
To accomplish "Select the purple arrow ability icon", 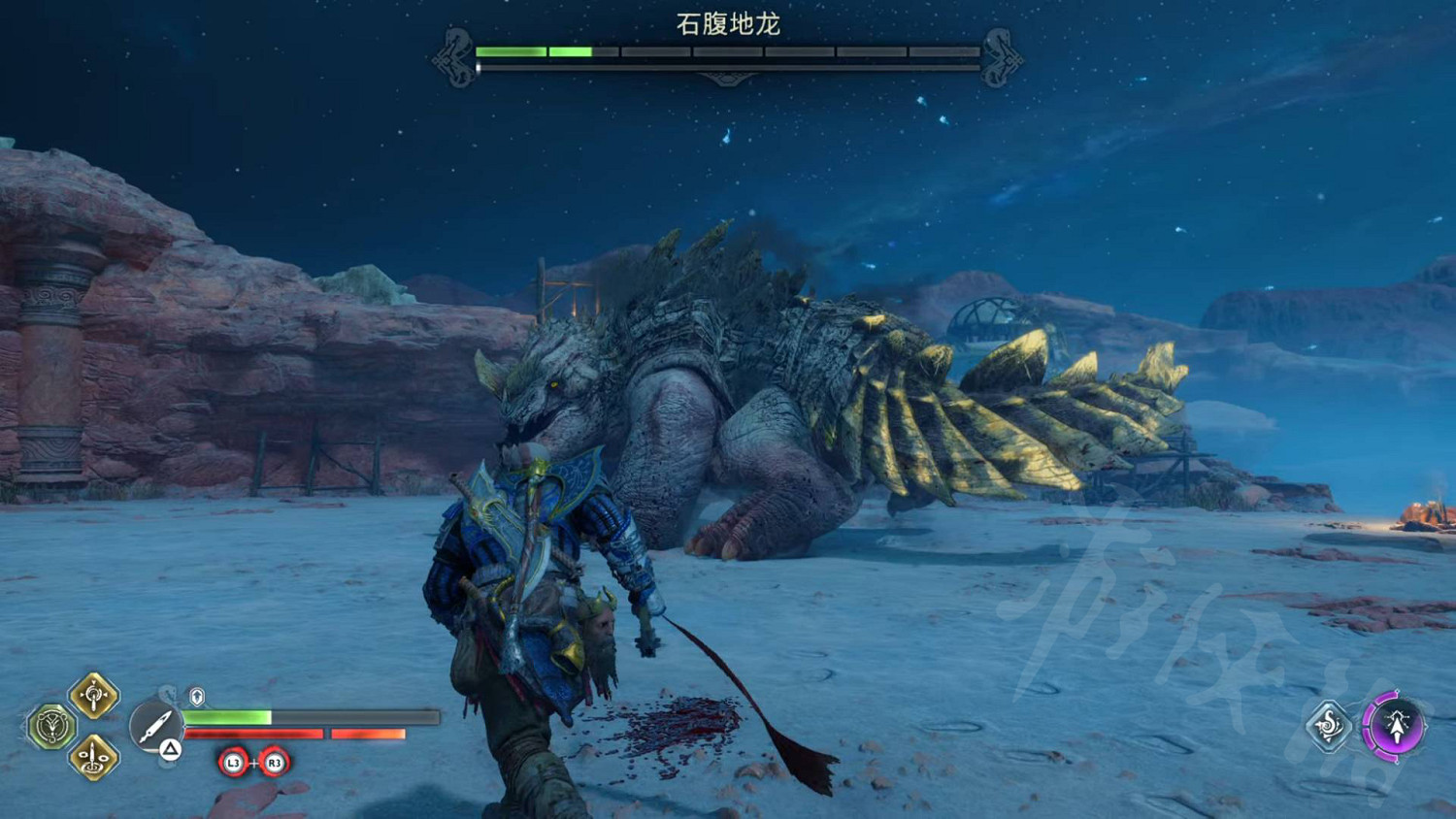I will [1395, 725].
